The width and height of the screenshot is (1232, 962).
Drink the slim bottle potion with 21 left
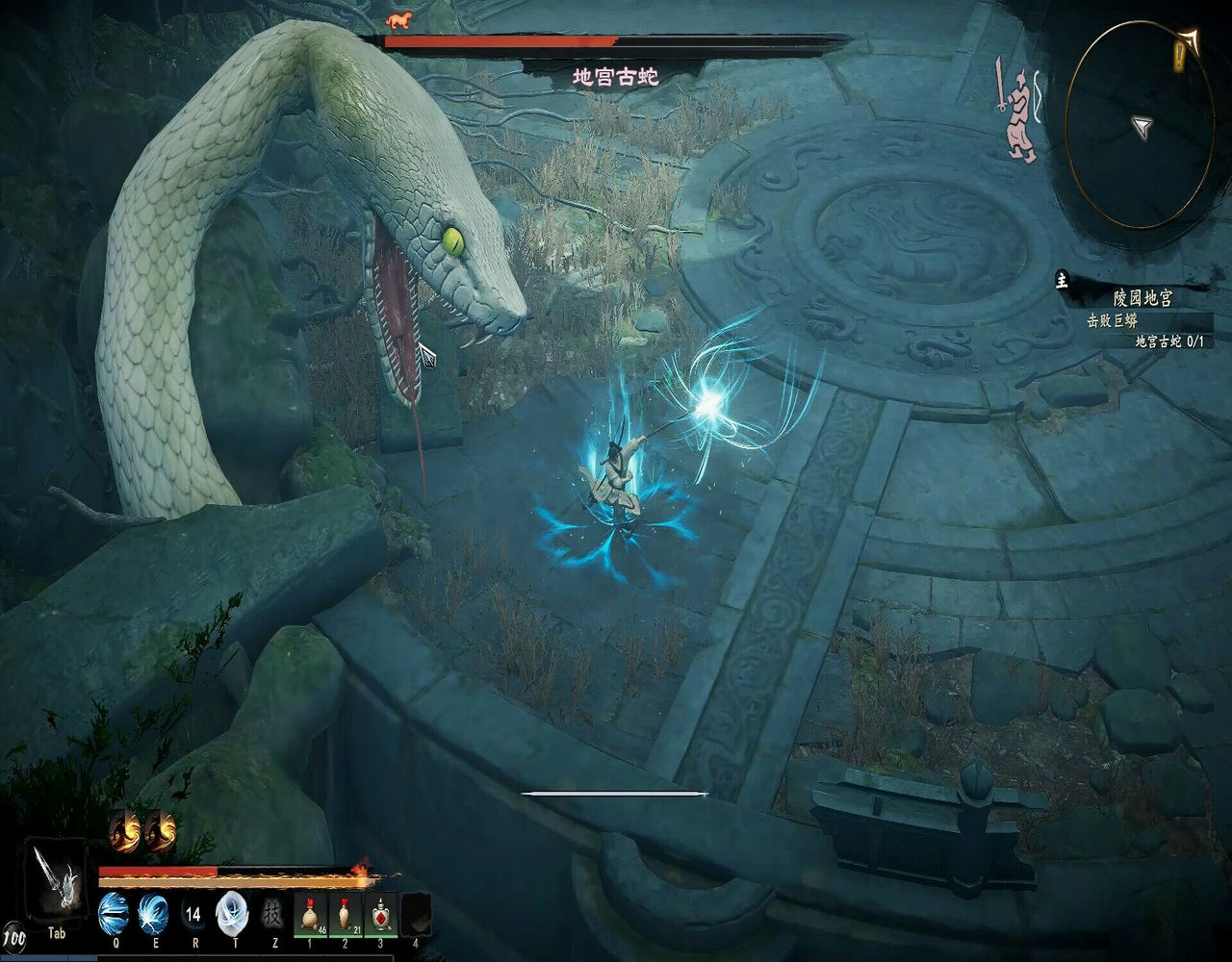pos(346,914)
